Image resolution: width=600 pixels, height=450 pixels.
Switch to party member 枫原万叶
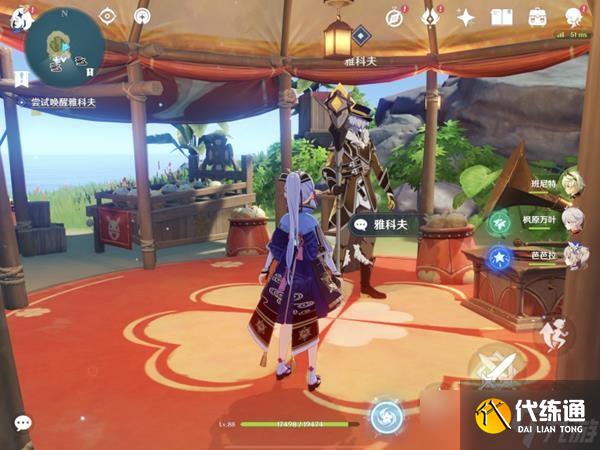570,220
